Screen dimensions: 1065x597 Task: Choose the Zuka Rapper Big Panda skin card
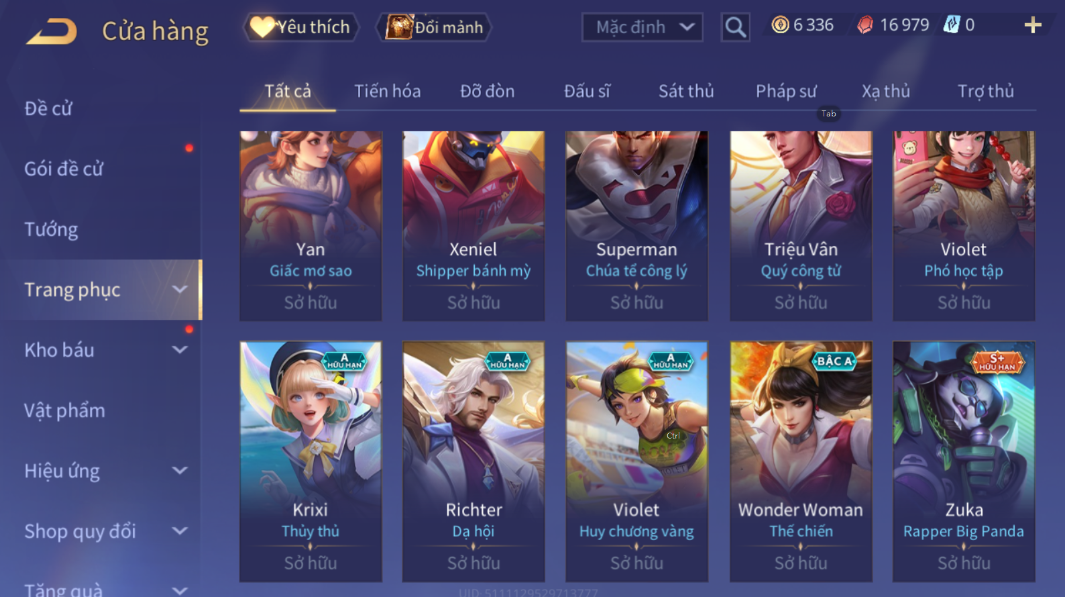click(x=964, y=461)
